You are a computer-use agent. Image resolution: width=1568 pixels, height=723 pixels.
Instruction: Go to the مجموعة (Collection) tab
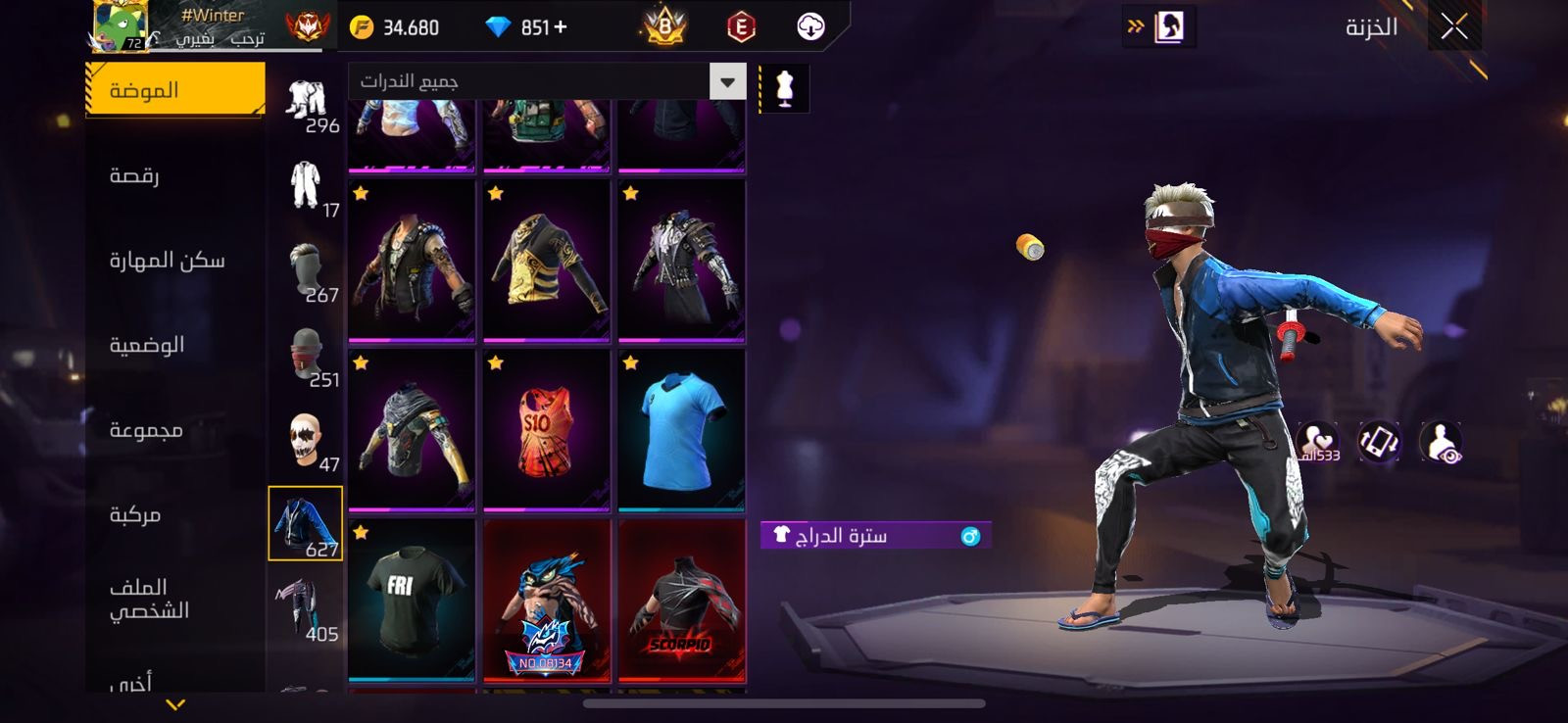point(146,430)
